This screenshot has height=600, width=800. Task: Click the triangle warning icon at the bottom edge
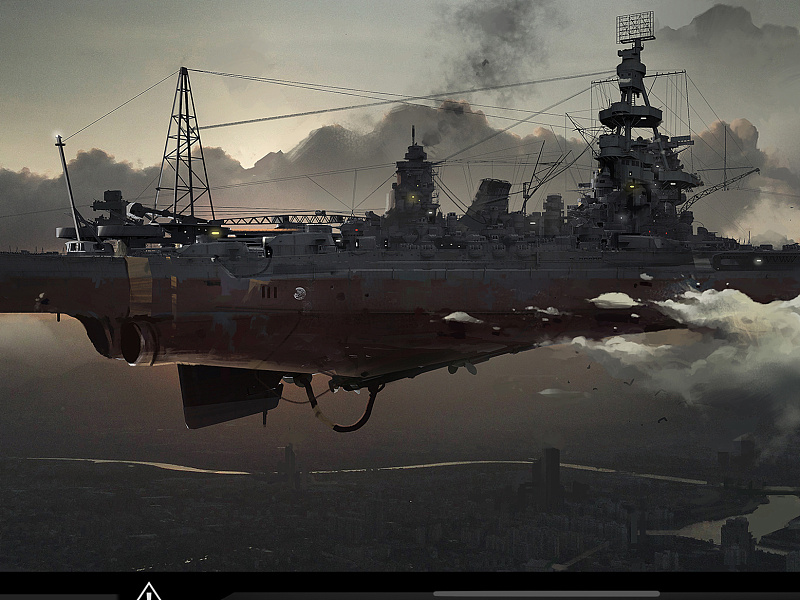[149, 592]
